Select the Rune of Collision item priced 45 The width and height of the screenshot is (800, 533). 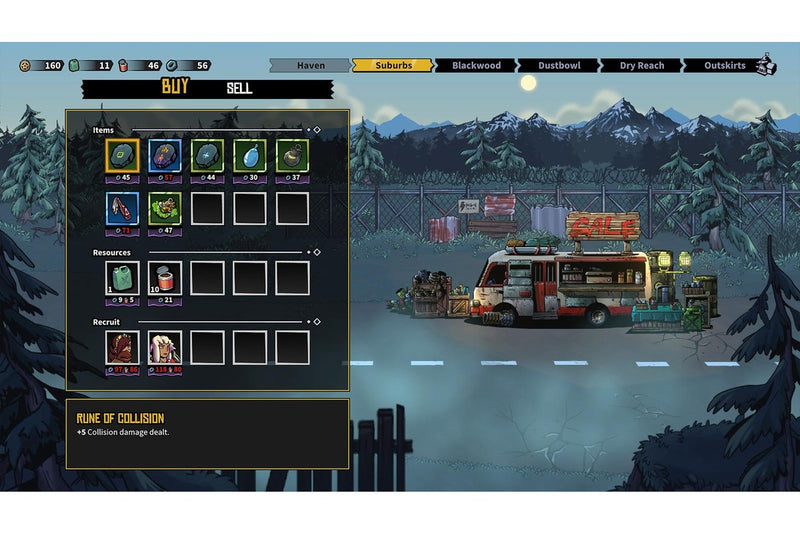coord(123,156)
